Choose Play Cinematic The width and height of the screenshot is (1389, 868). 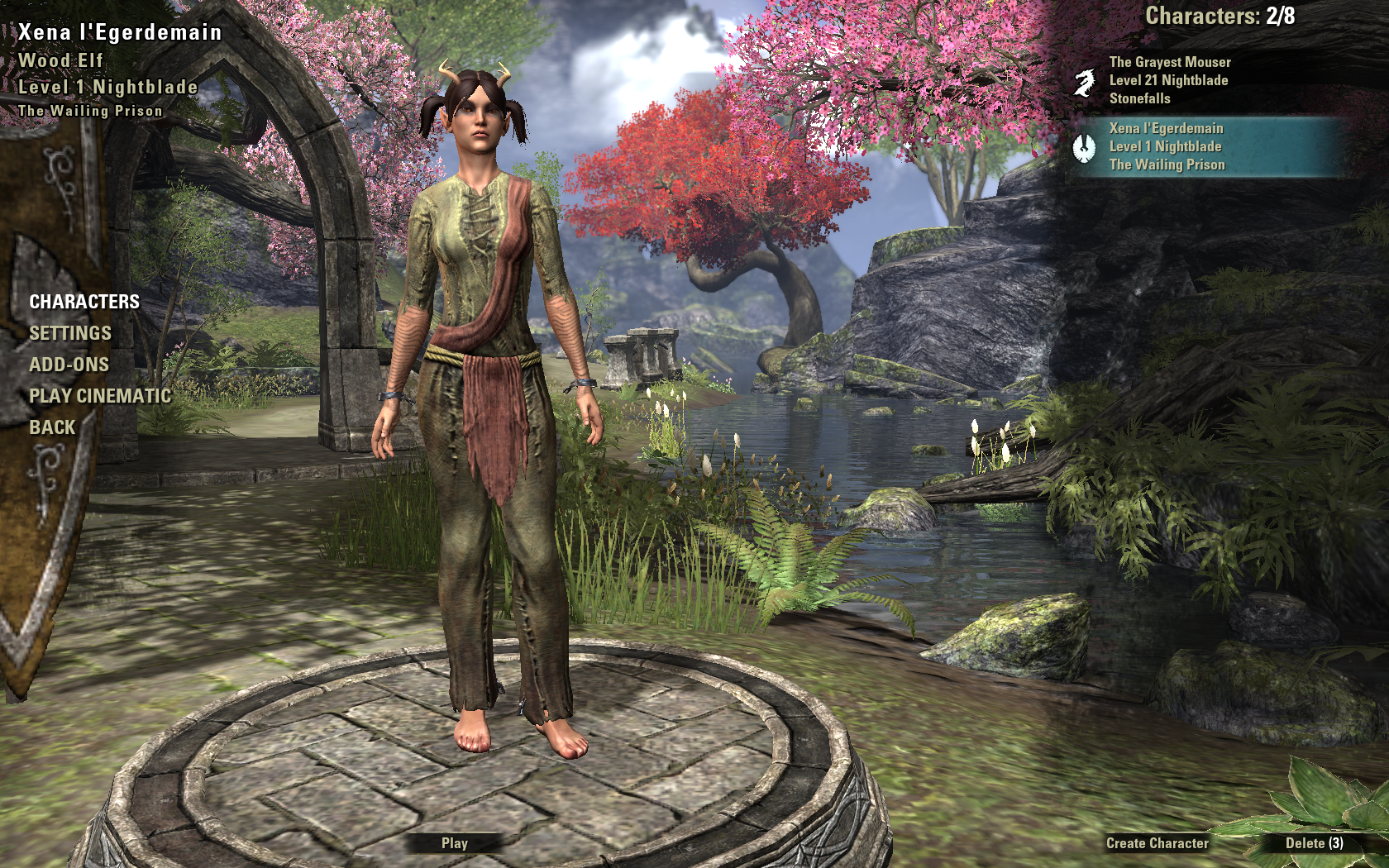point(100,396)
